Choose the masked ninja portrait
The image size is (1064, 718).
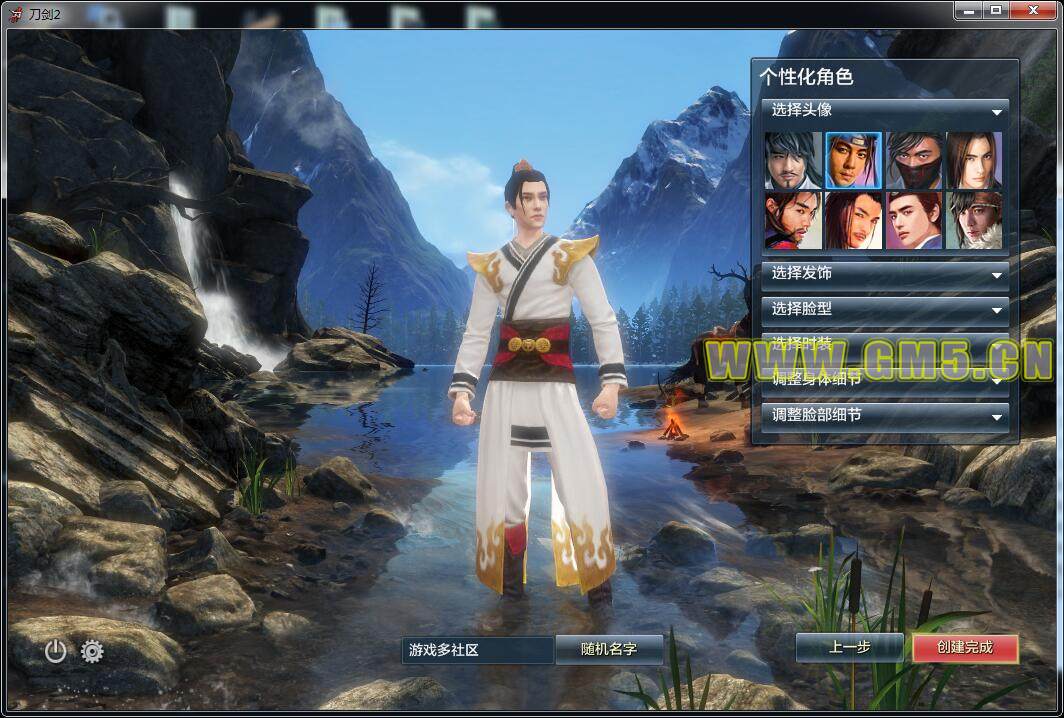coord(914,160)
